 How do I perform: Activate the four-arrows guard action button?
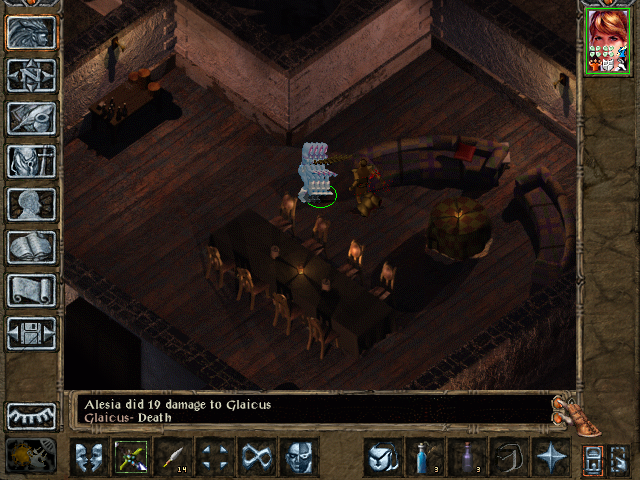[x=215, y=458]
